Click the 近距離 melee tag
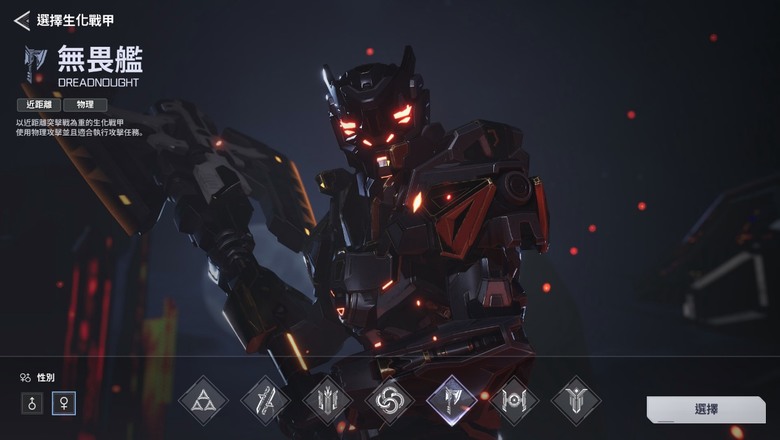This screenshot has width=780, height=440. click(38, 104)
